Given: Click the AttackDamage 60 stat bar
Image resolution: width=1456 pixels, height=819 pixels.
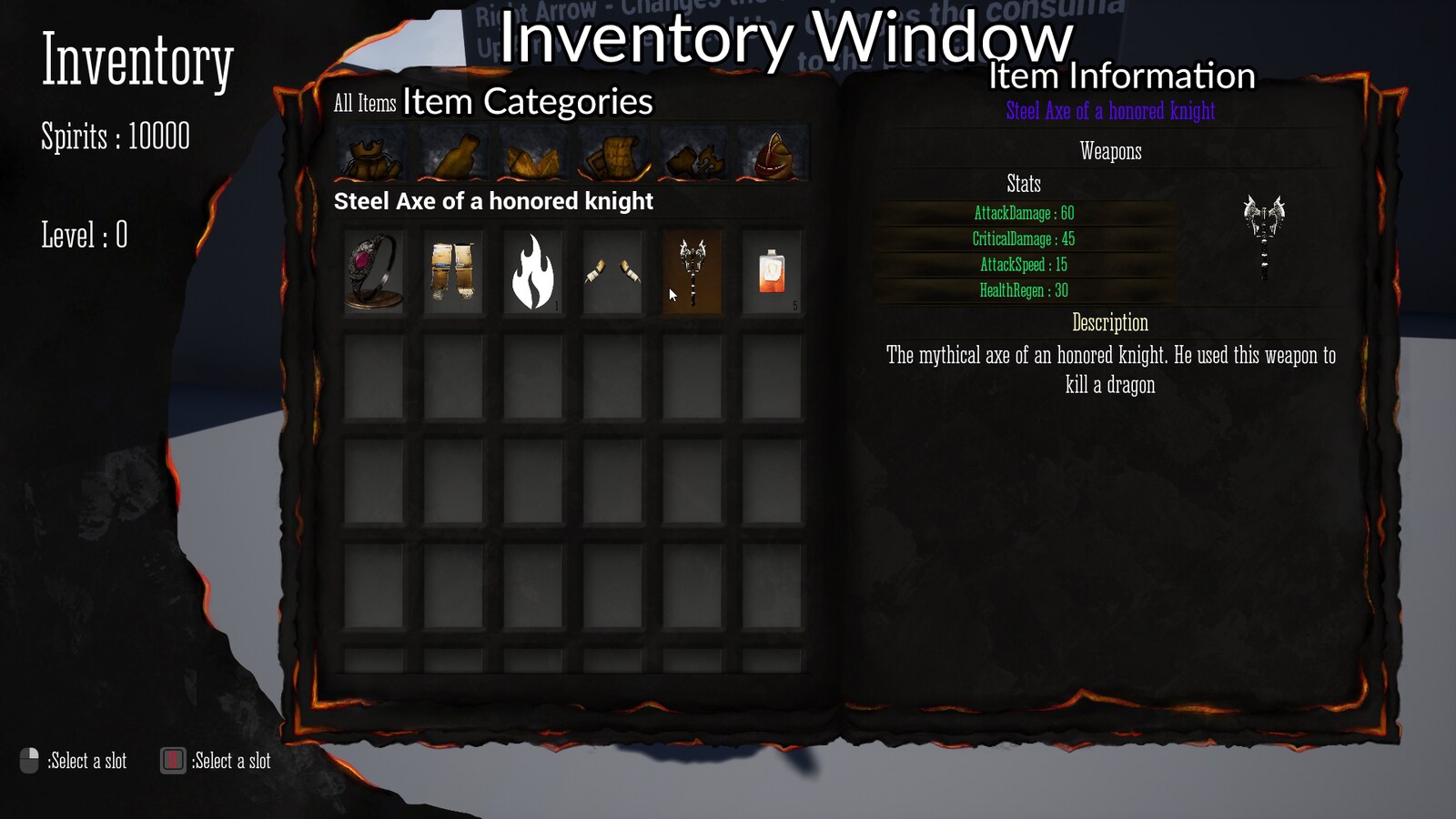Looking at the screenshot, I should [x=1023, y=214].
